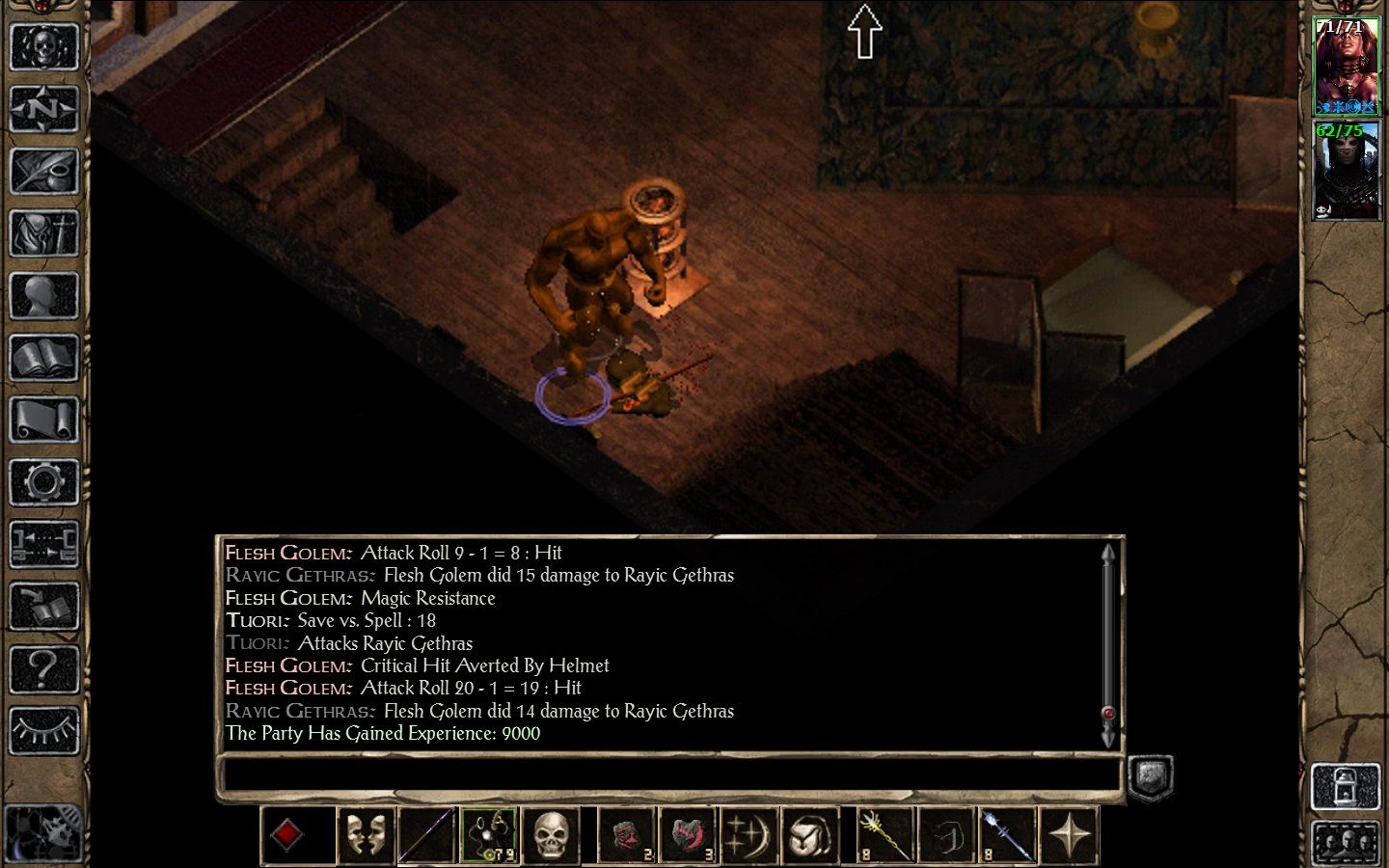This screenshot has height=868, width=1389.
Task: Toggle the closed-eye icon in the sidebar
Action: coord(43,730)
